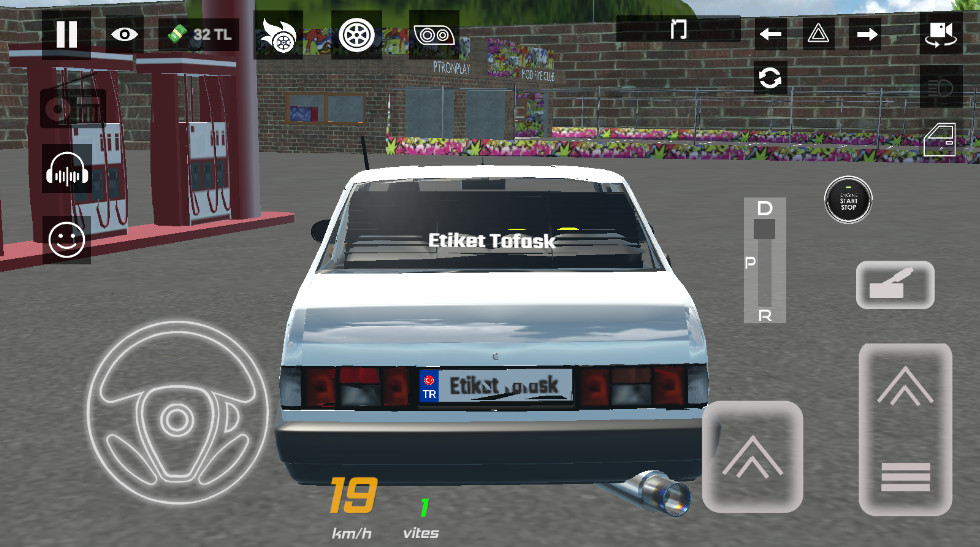Open the 32 TL money display
Image resolution: width=980 pixels, height=547 pixels.
tap(198, 34)
